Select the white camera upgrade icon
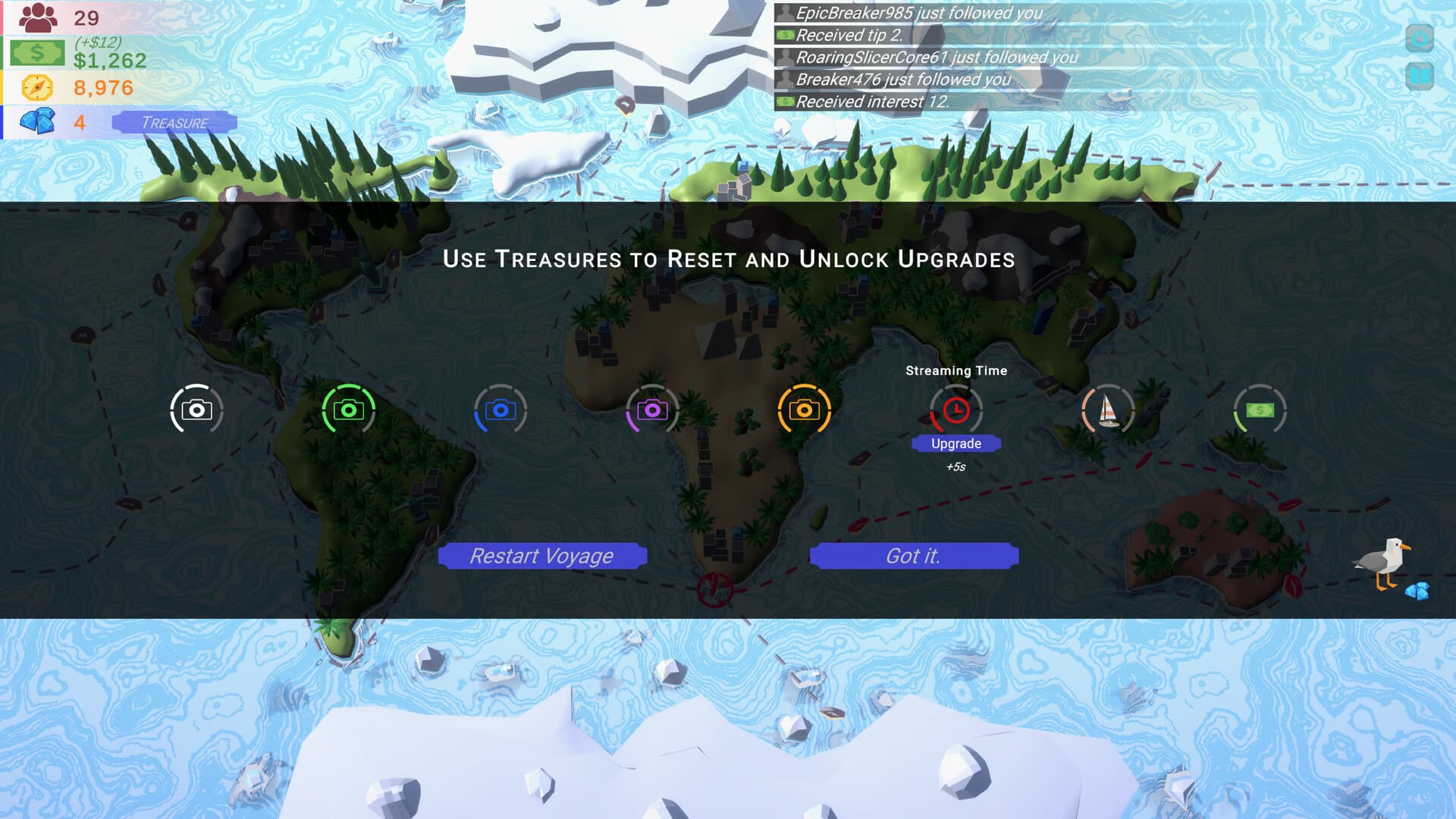 pos(197,409)
